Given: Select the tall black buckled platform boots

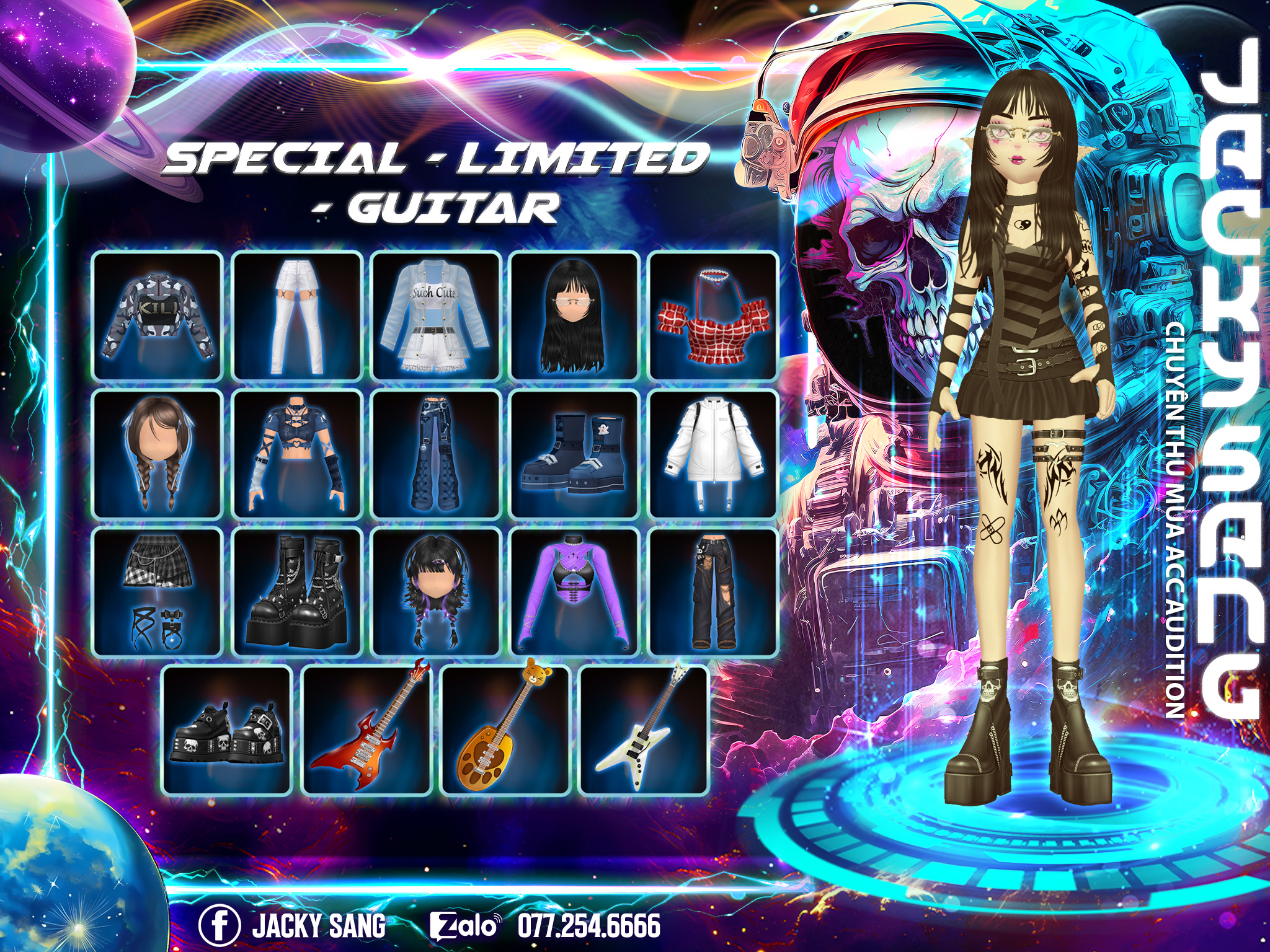Looking at the screenshot, I should pos(297,592).
